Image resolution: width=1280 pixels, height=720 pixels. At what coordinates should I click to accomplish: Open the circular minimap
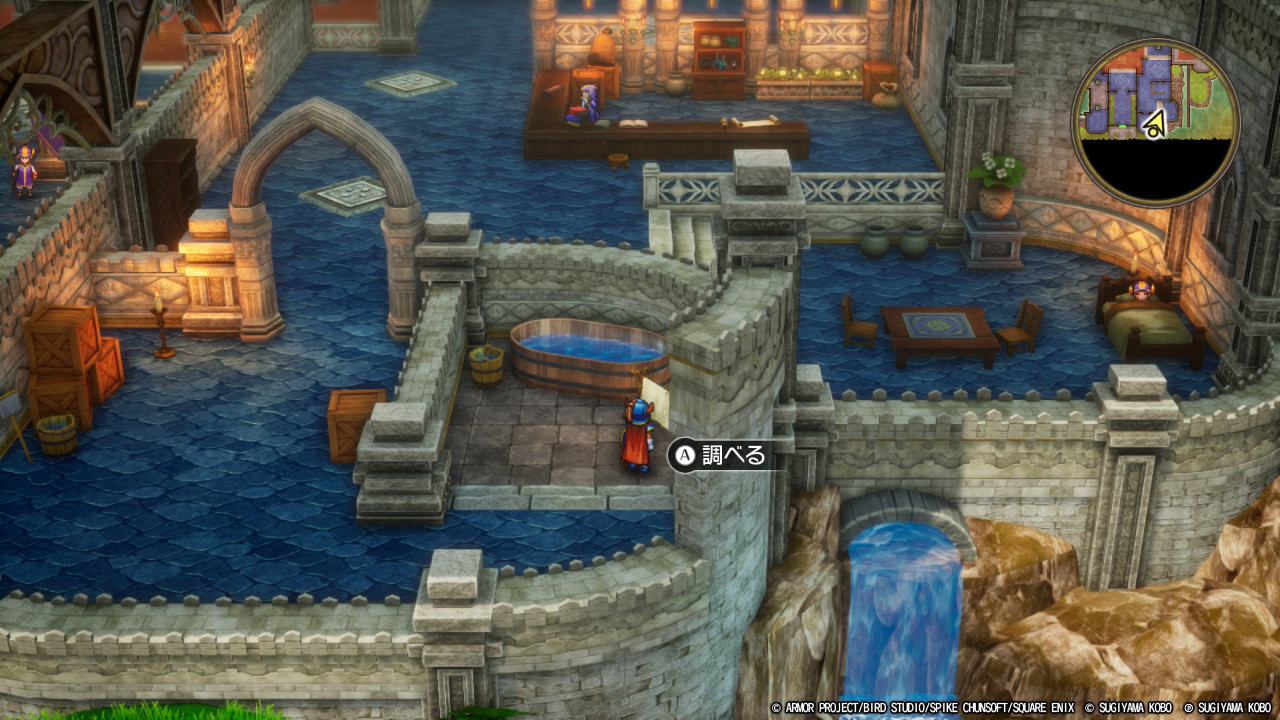[x=1155, y=123]
